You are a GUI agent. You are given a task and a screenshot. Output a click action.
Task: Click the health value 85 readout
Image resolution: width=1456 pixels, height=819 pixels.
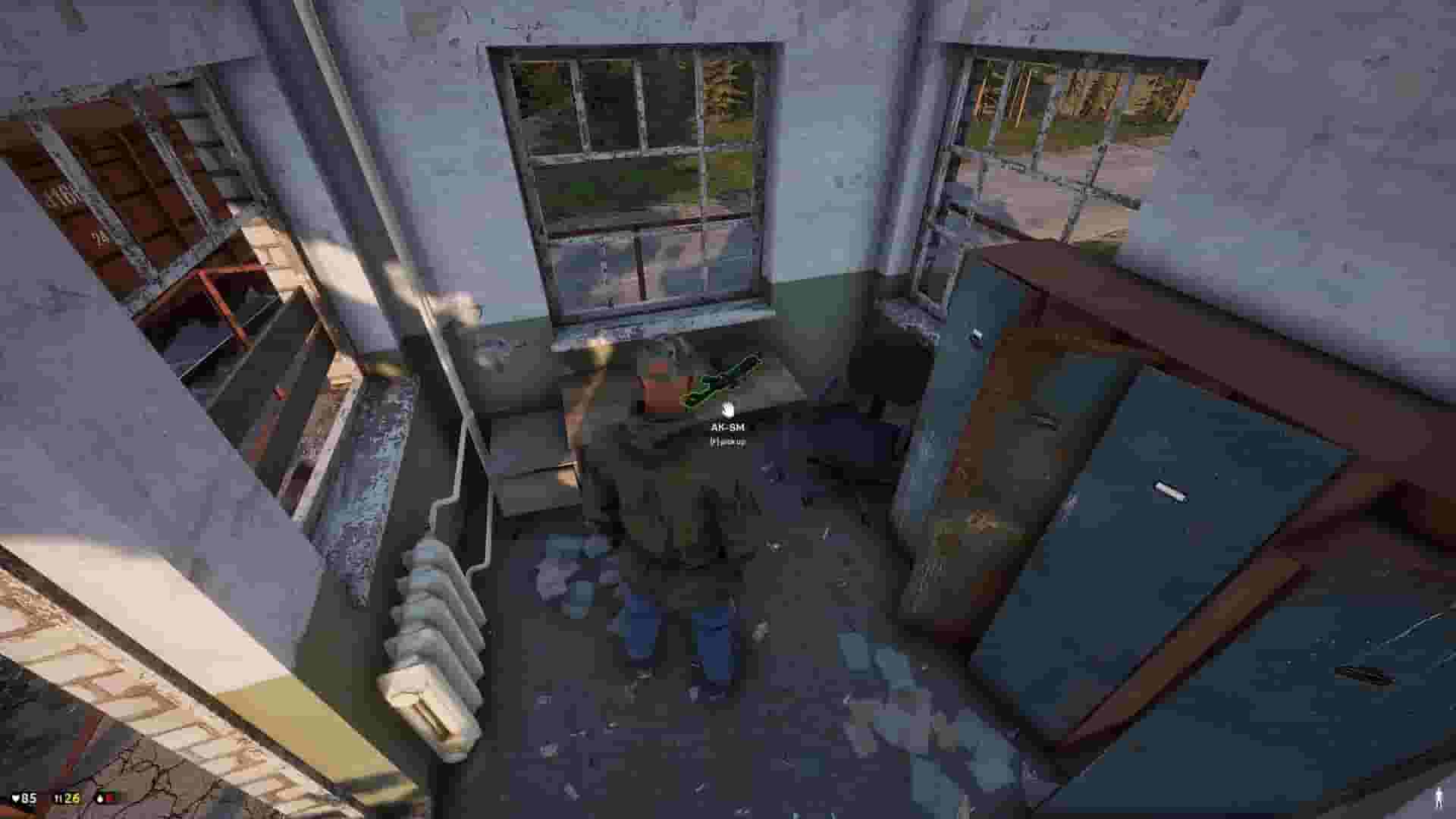[30, 799]
